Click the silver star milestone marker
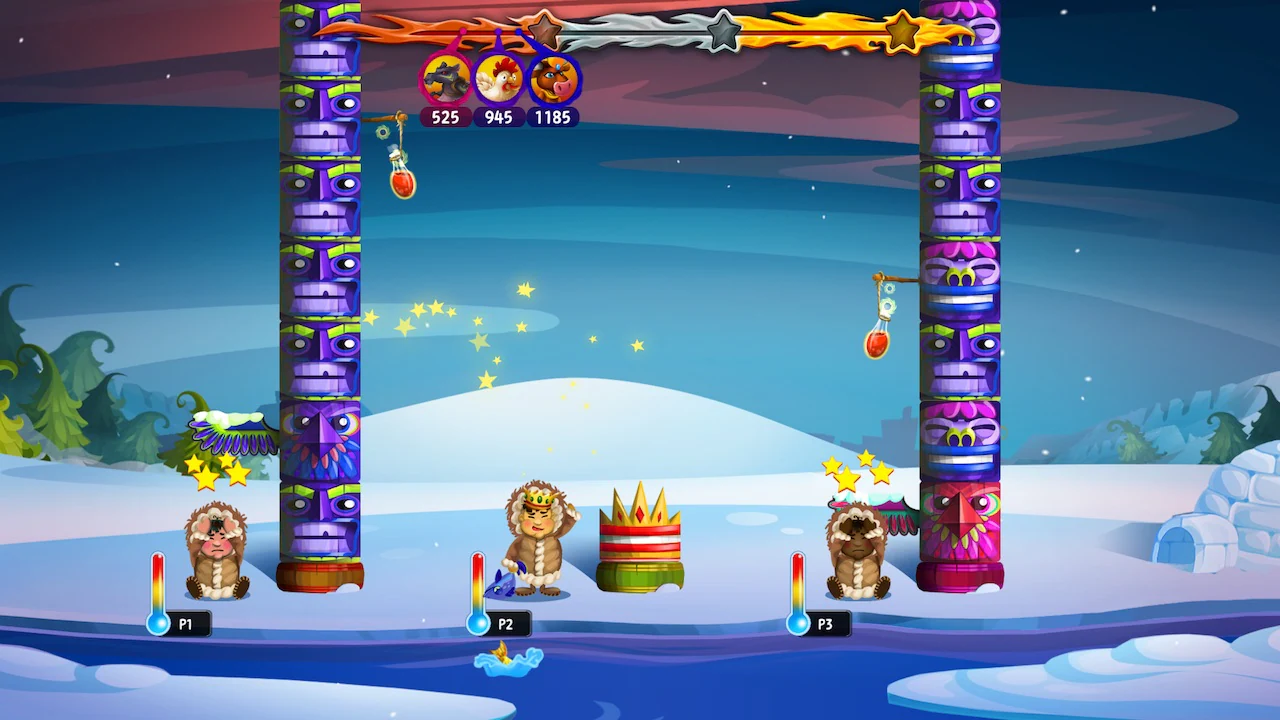Viewport: 1280px width, 720px height. [723, 29]
